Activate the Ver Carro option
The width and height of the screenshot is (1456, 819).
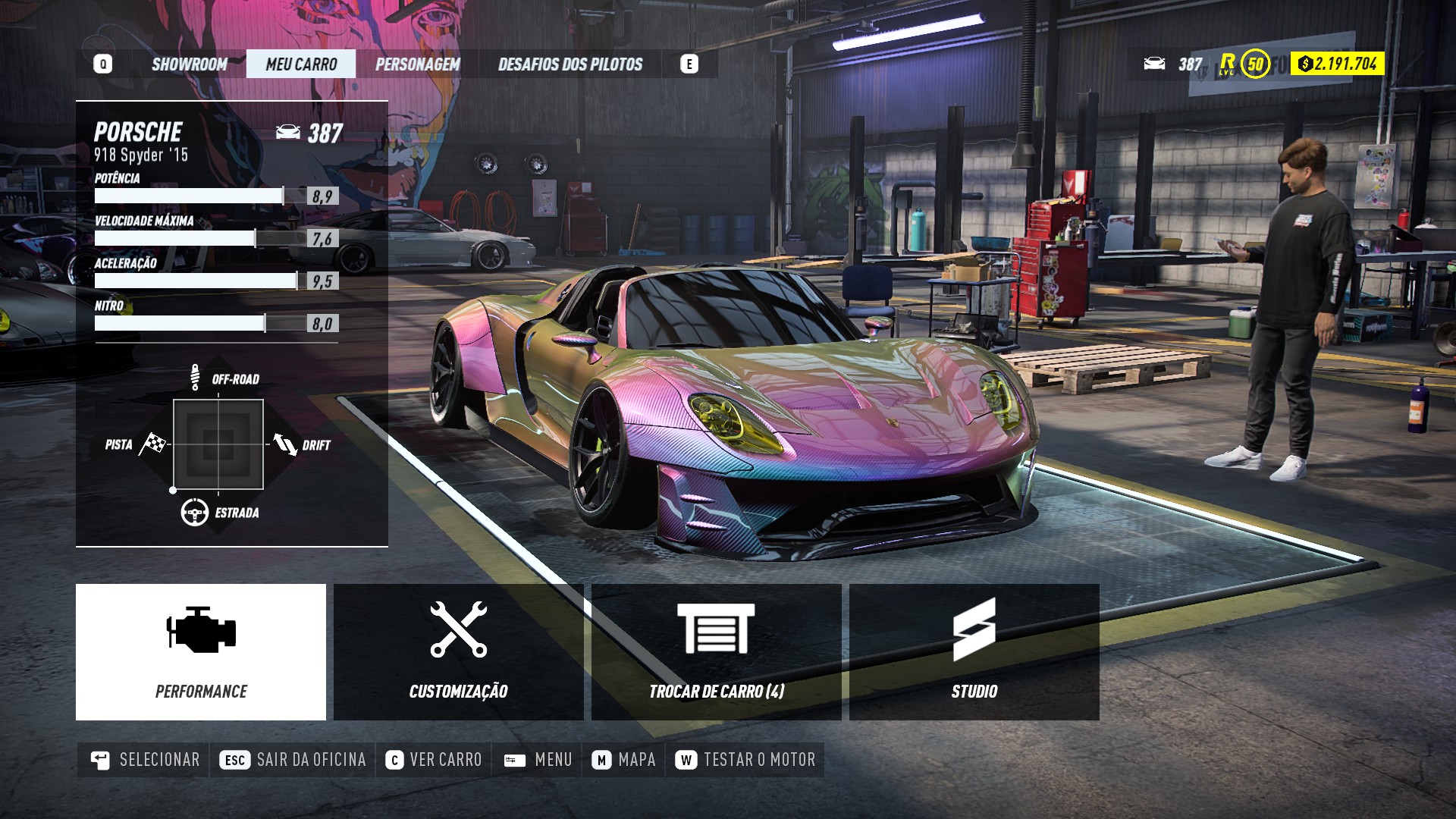coord(434,760)
